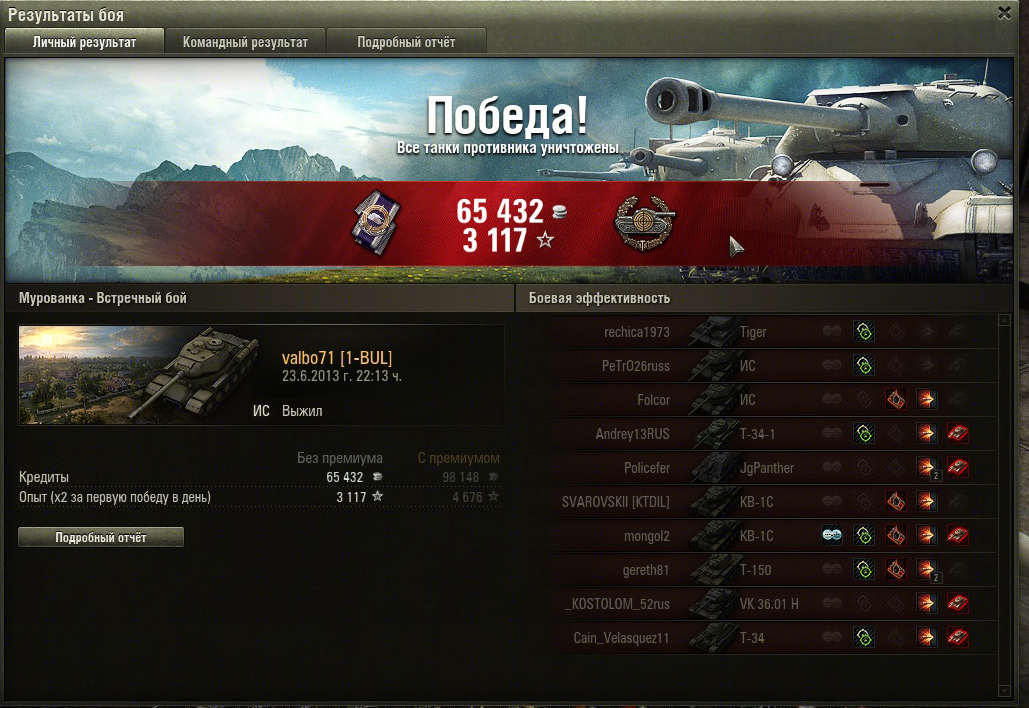Click the scroll down arrow of the list
The width and height of the screenshot is (1029, 708).
(1004, 690)
